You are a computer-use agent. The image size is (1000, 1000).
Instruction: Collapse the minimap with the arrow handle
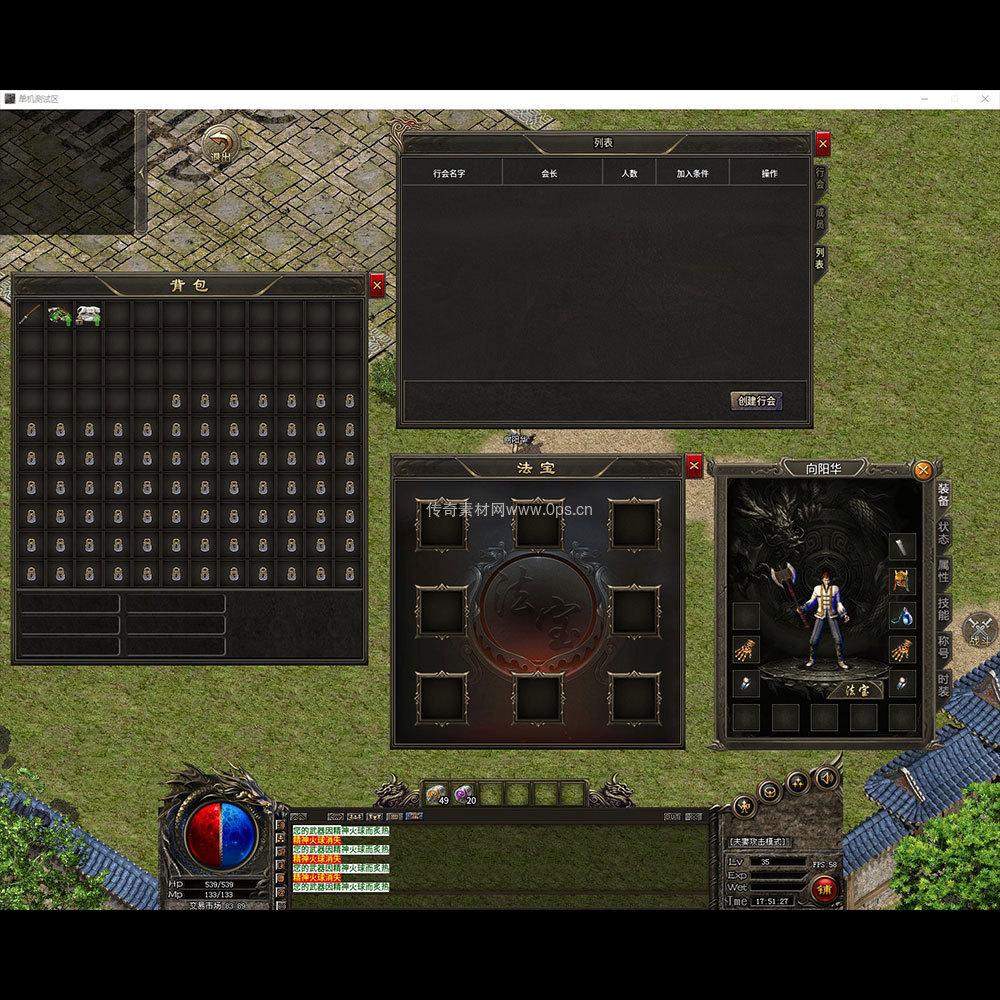pos(141,172)
